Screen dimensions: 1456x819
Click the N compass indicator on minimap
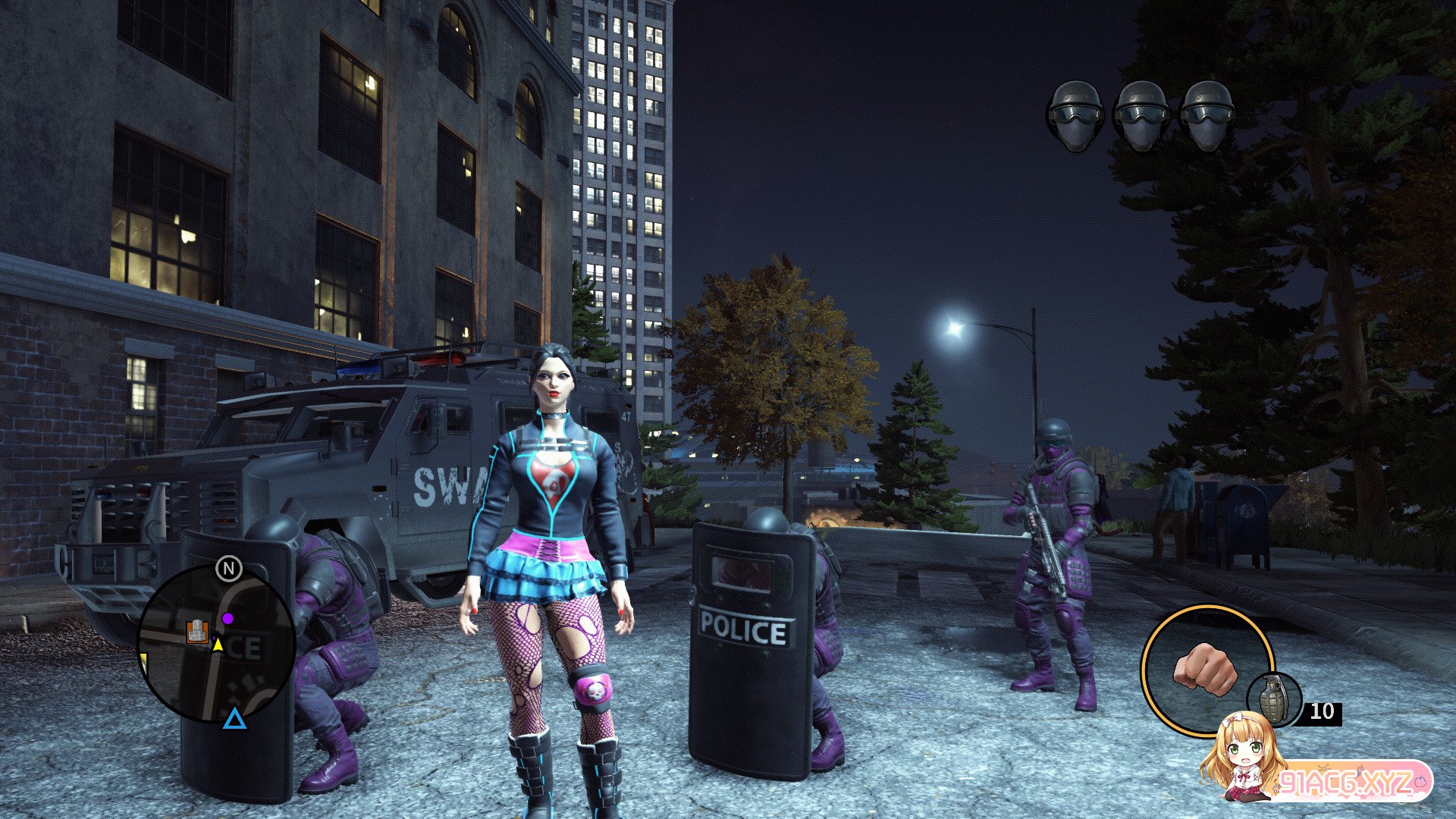228,568
